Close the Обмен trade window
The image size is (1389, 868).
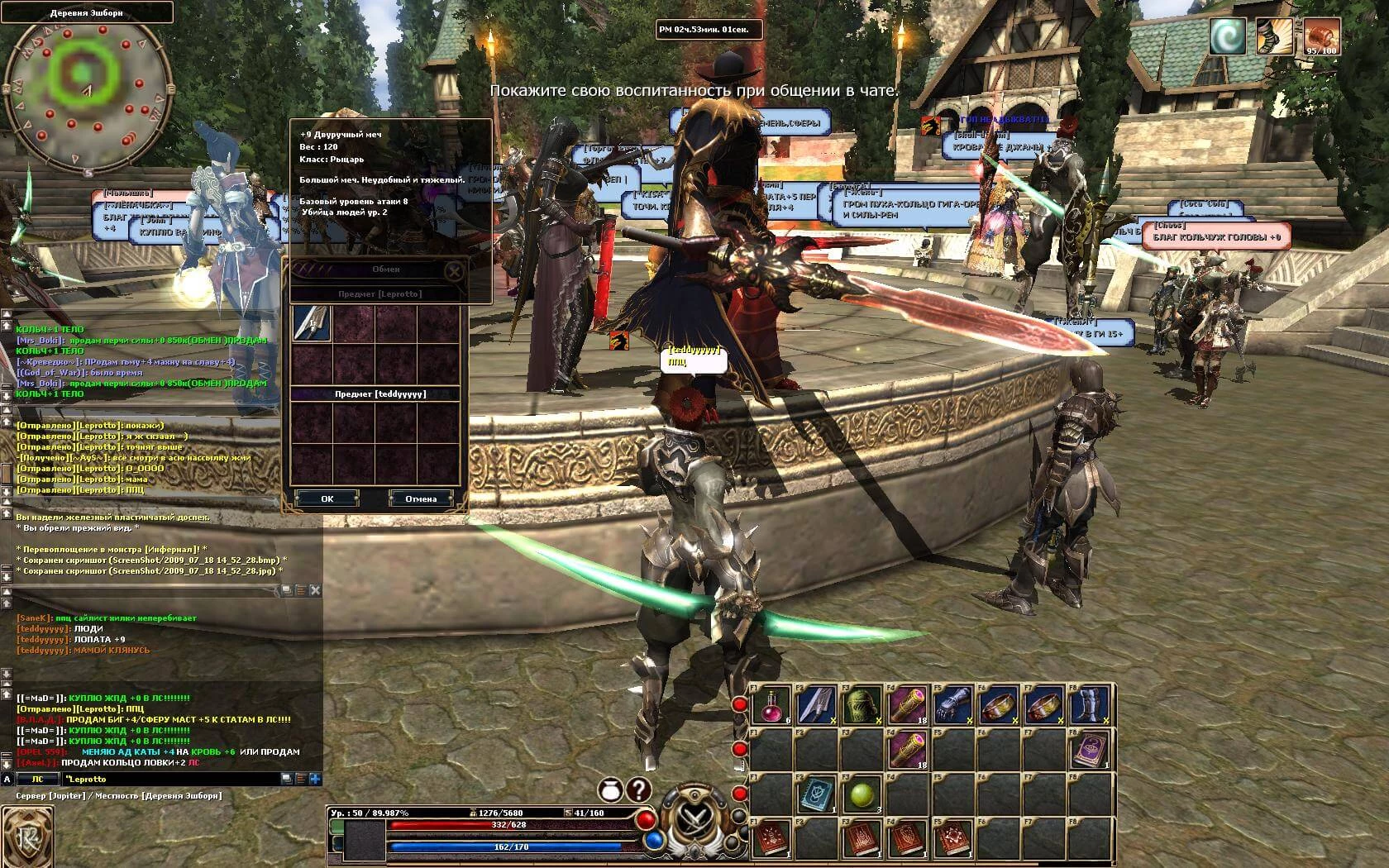pyautogui.click(x=453, y=270)
